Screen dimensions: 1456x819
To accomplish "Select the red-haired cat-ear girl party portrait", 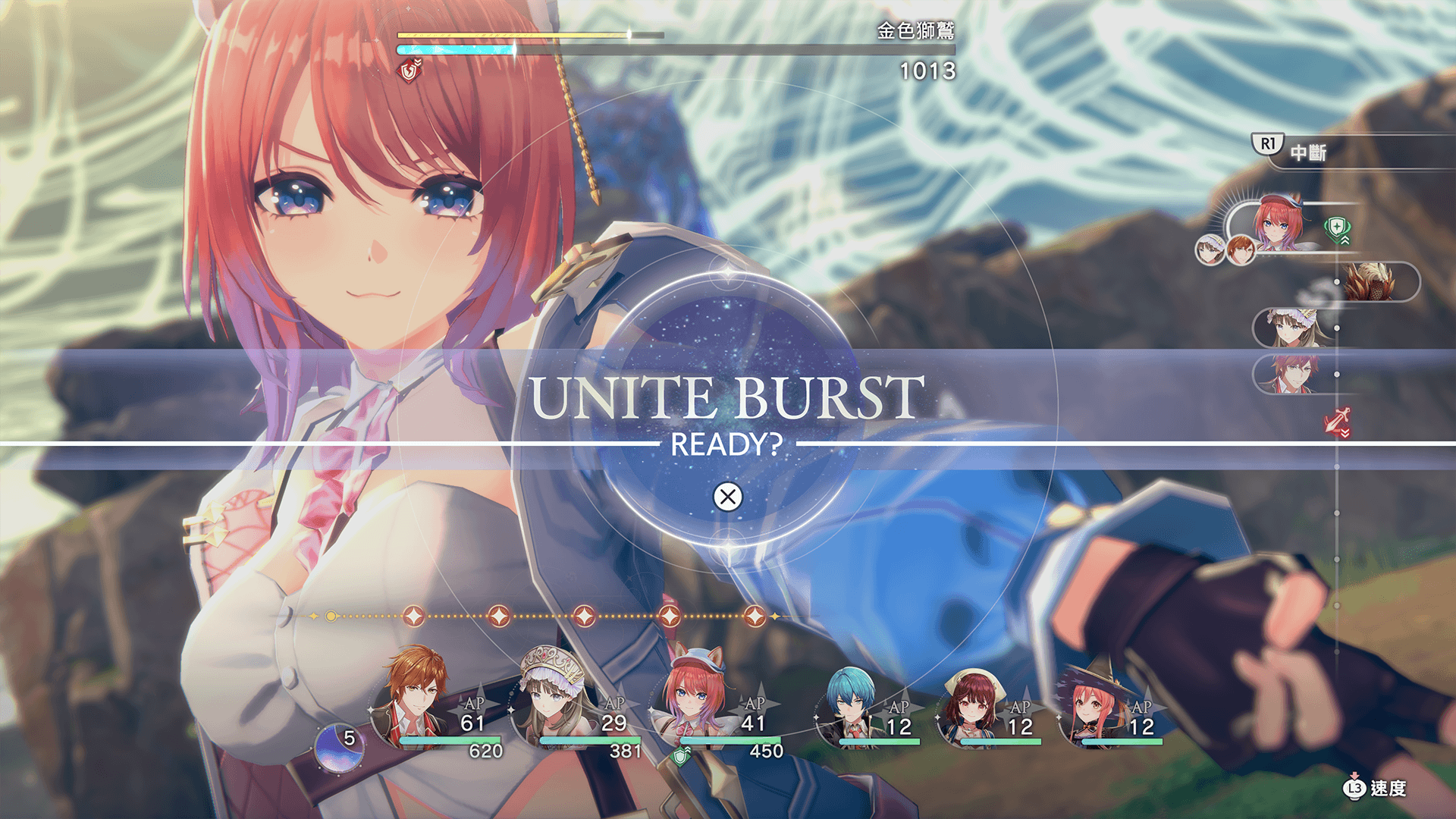I will 692,698.
